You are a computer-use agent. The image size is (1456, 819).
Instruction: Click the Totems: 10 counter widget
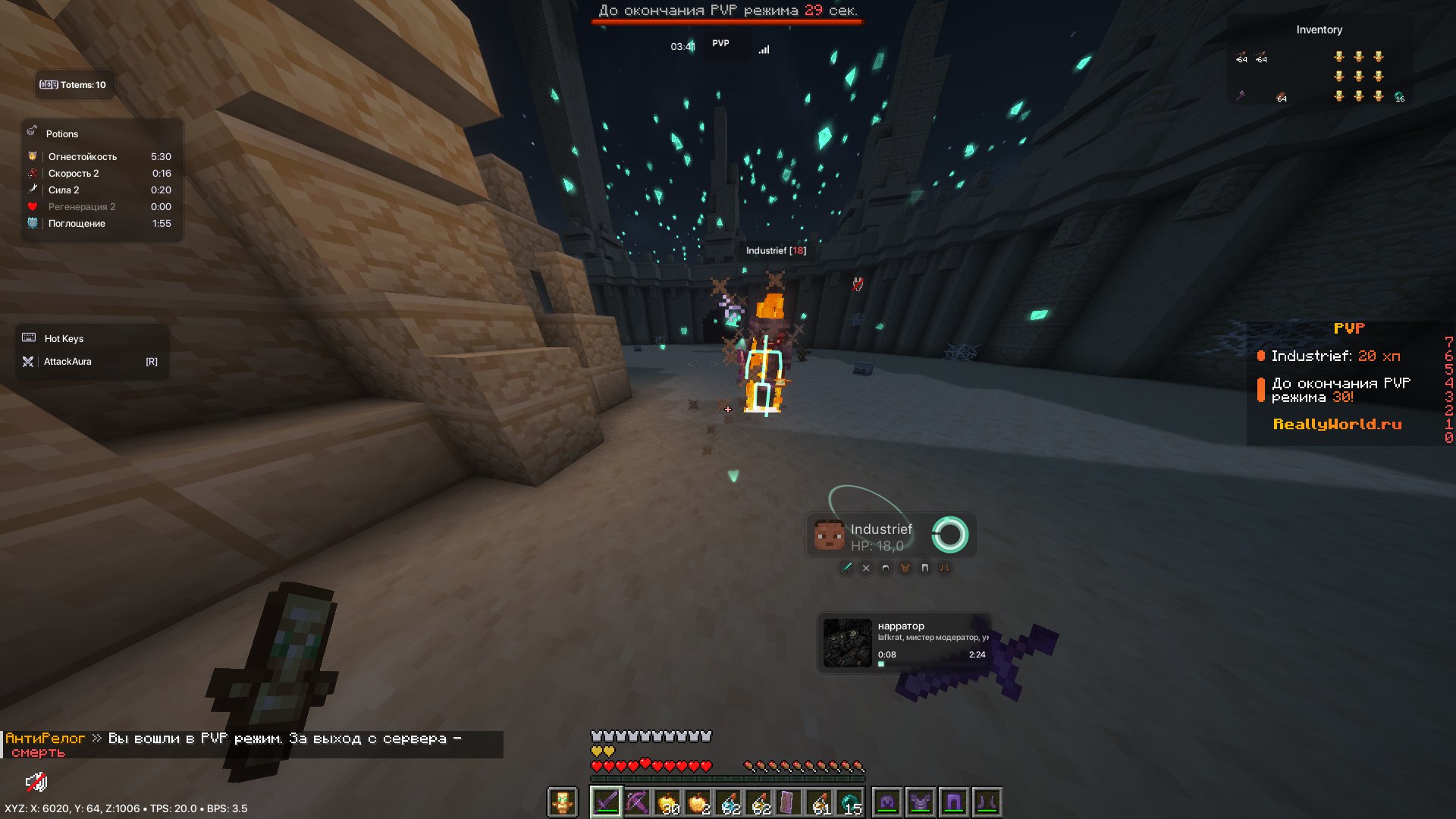point(74,84)
